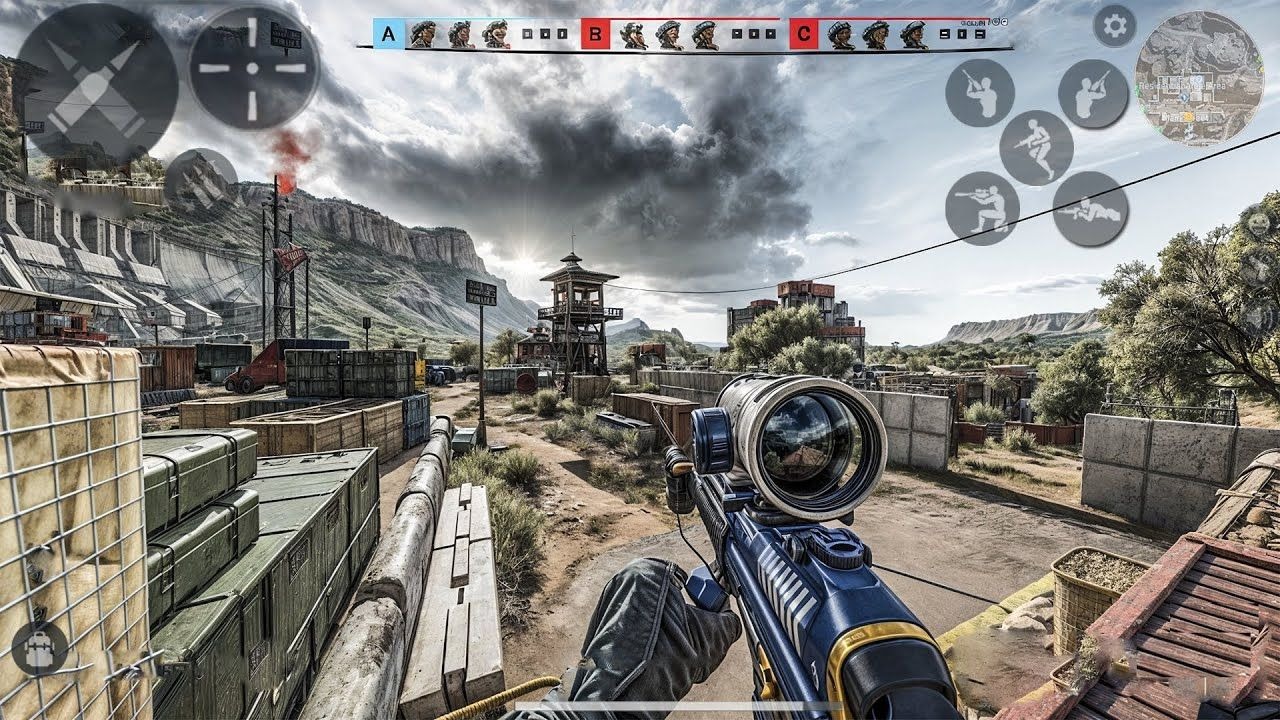Open the settings gear icon

pos(1114,25)
